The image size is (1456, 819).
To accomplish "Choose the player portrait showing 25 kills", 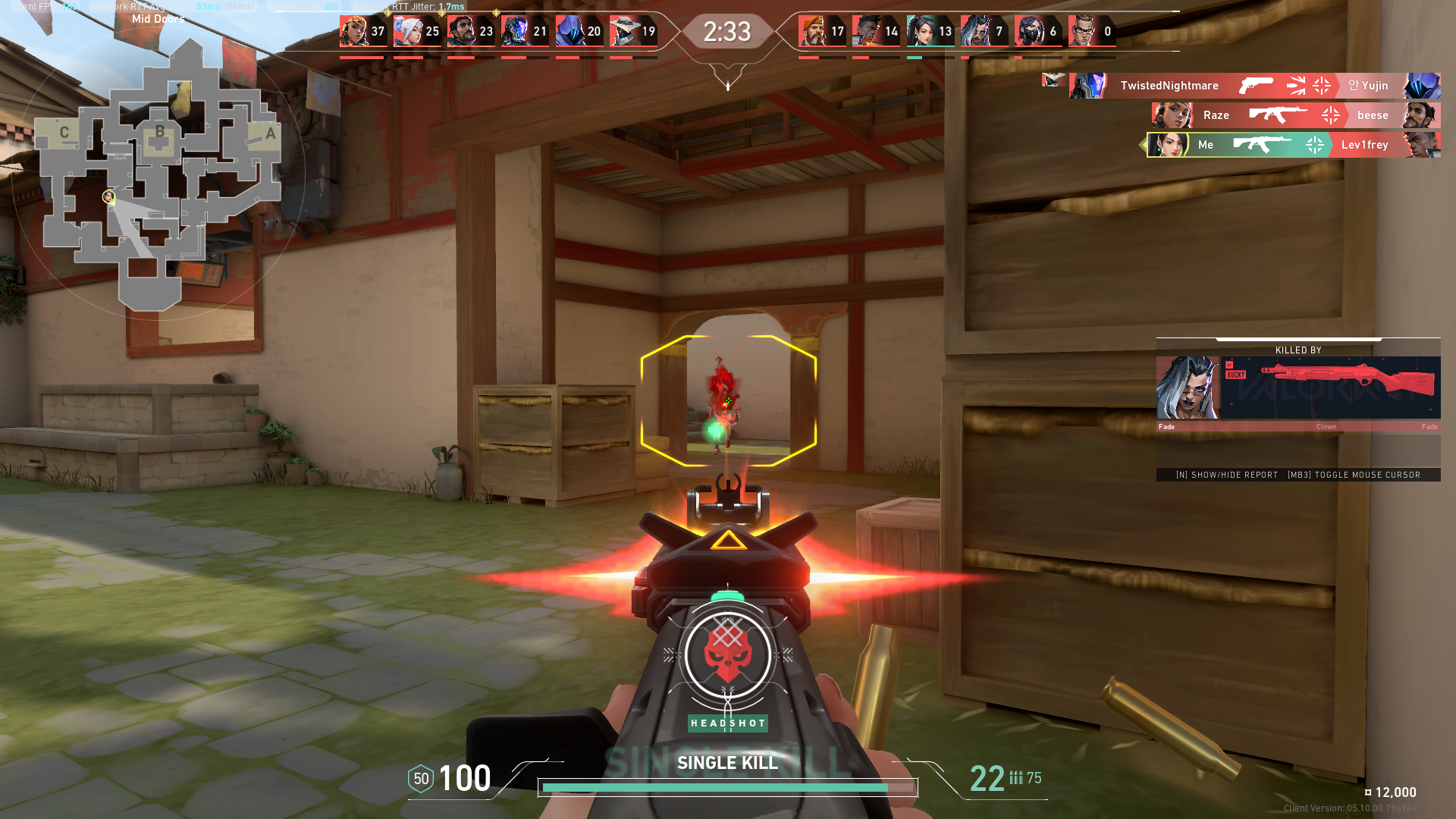I will (407, 32).
